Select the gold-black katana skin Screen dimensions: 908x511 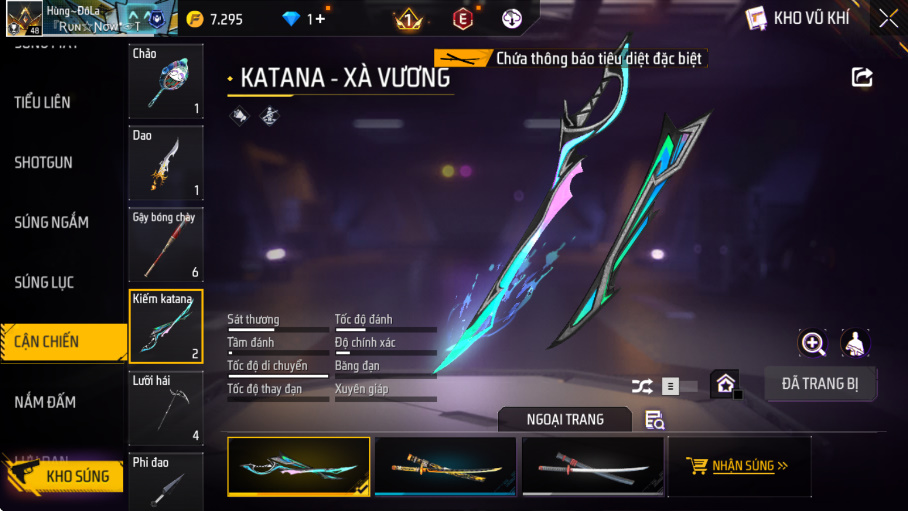(445, 466)
